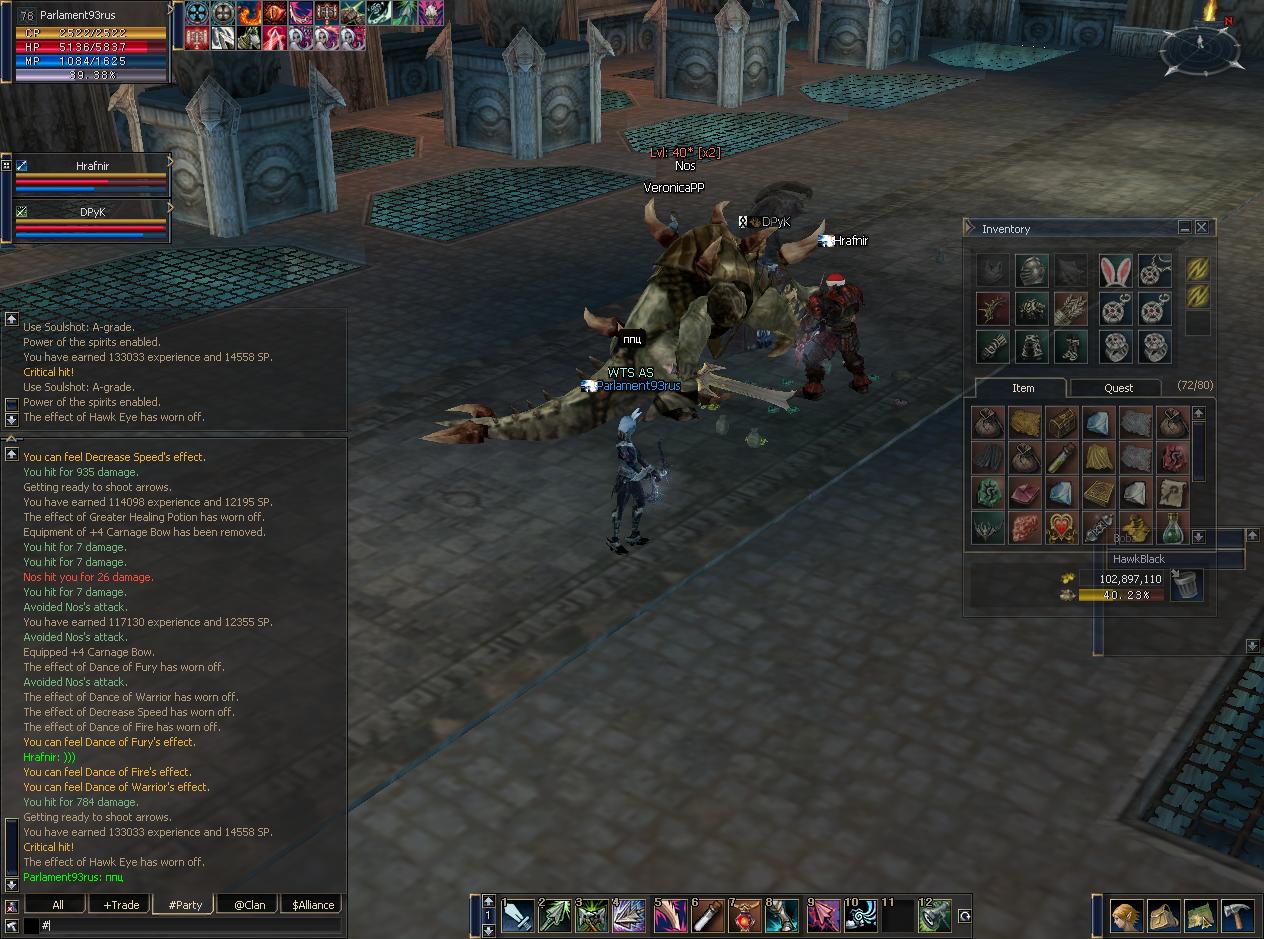The image size is (1264, 939).
Task: Use the green potion flask in inventory
Action: 1172,528
